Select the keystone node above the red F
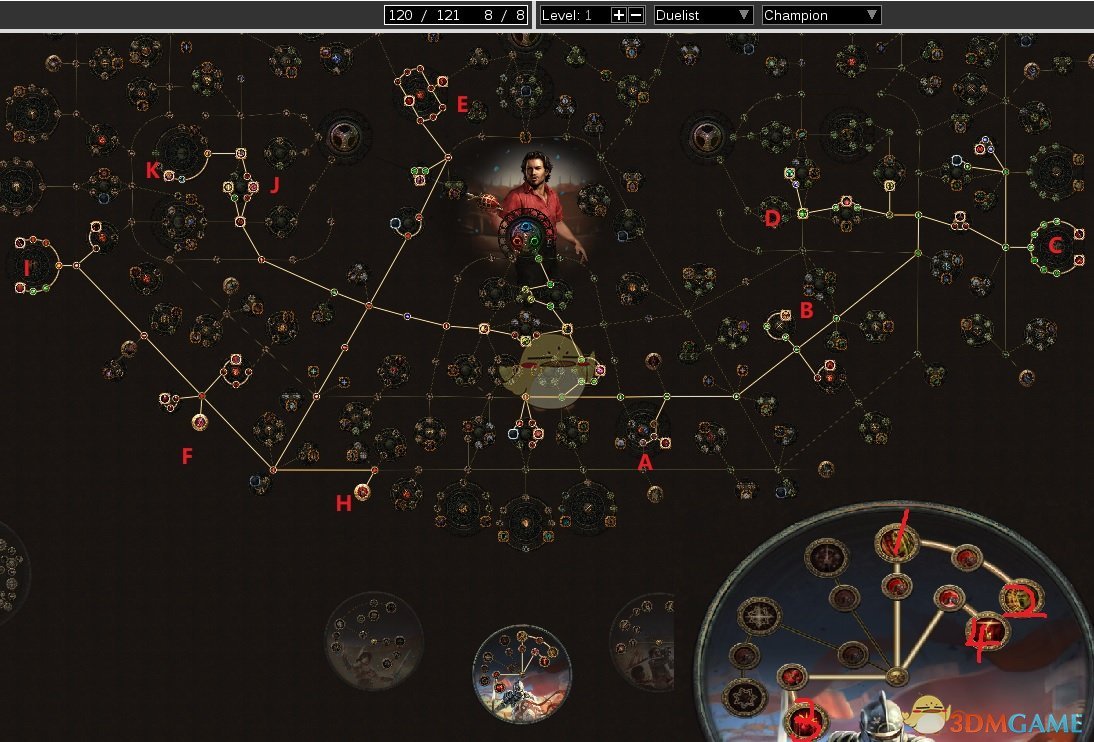This screenshot has width=1094, height=742. [x=199, y=422]
